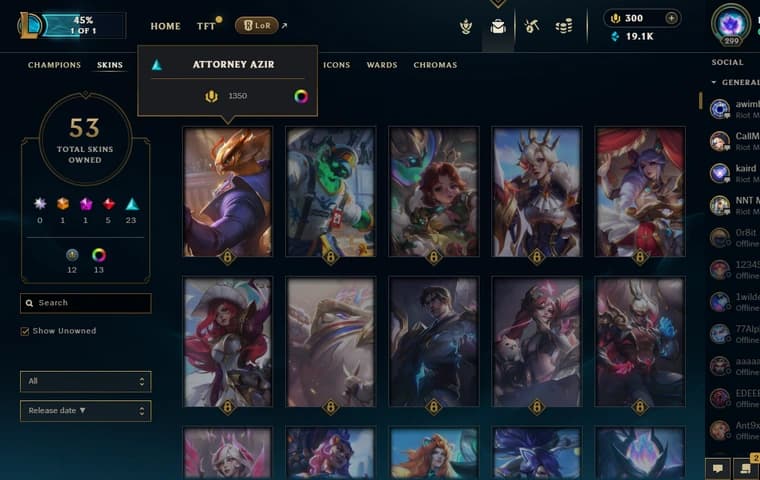The width and height of the screenshot is (760, 480).
Task: Open the TFT game mode page
Action: coord(206,26)
